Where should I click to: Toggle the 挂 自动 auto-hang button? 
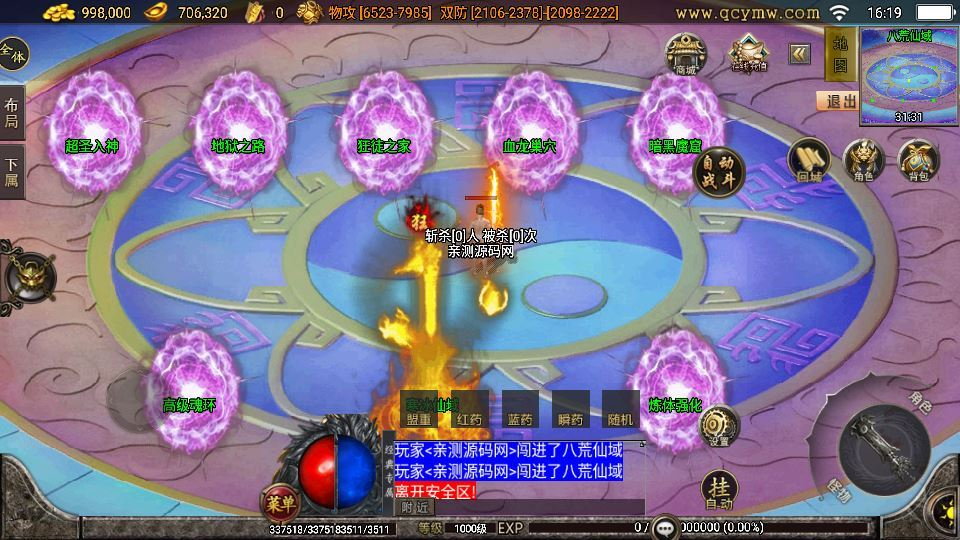coord(720,490)
